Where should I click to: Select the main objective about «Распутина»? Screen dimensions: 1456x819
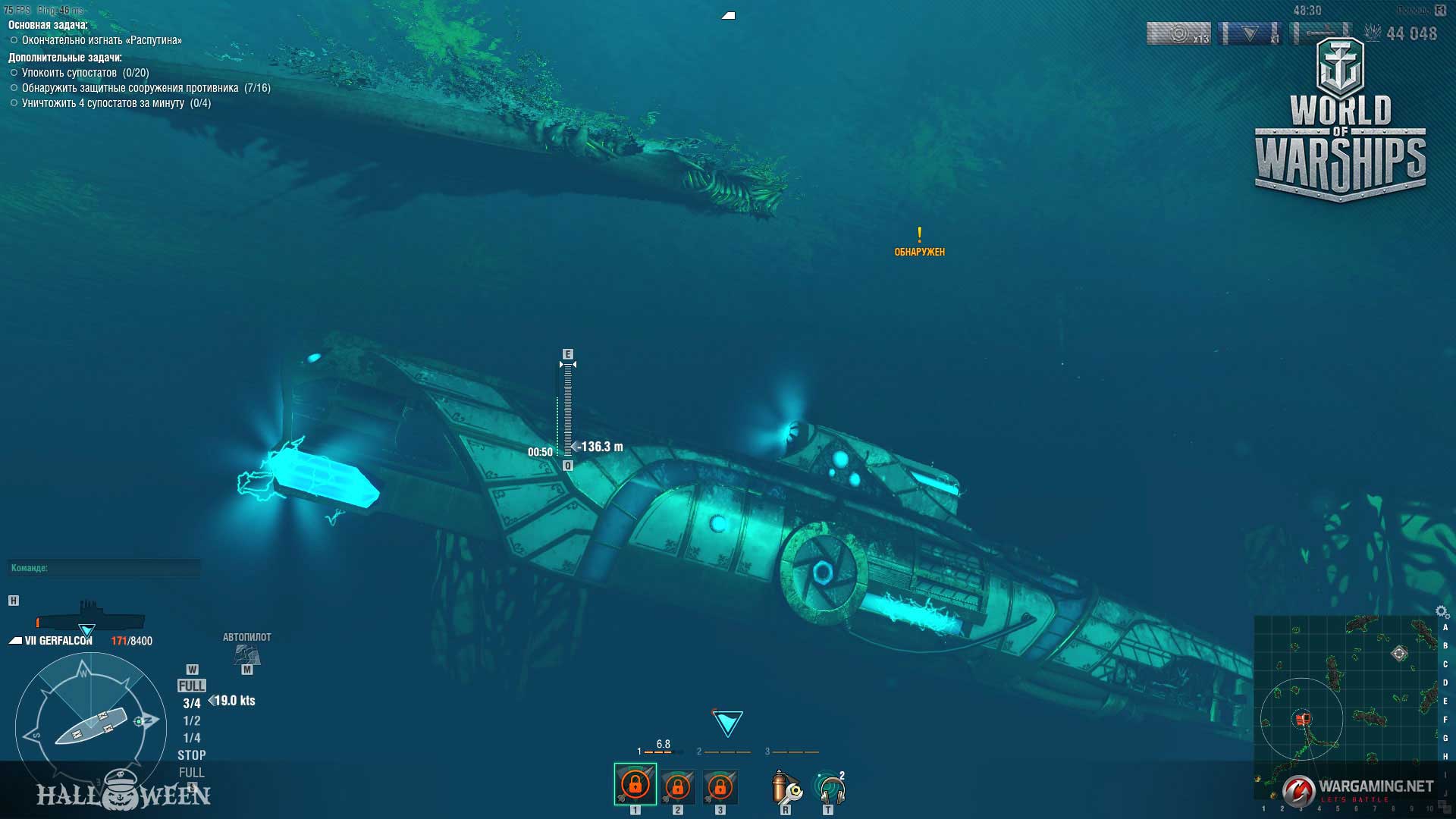102,40
